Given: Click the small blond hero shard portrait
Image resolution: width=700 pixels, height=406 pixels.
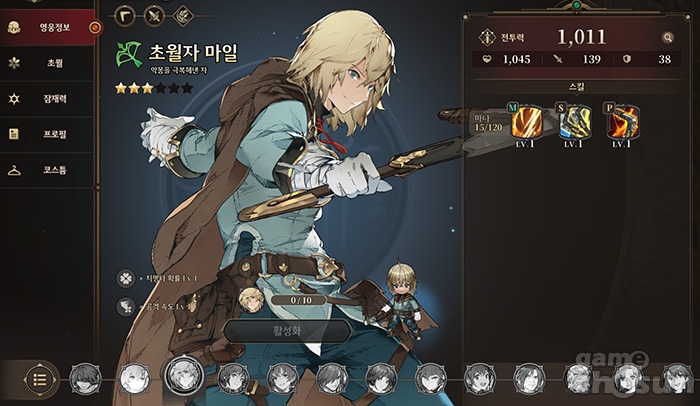Looking at the screenshot, I should pyautogui.click(x=252, y=299).
